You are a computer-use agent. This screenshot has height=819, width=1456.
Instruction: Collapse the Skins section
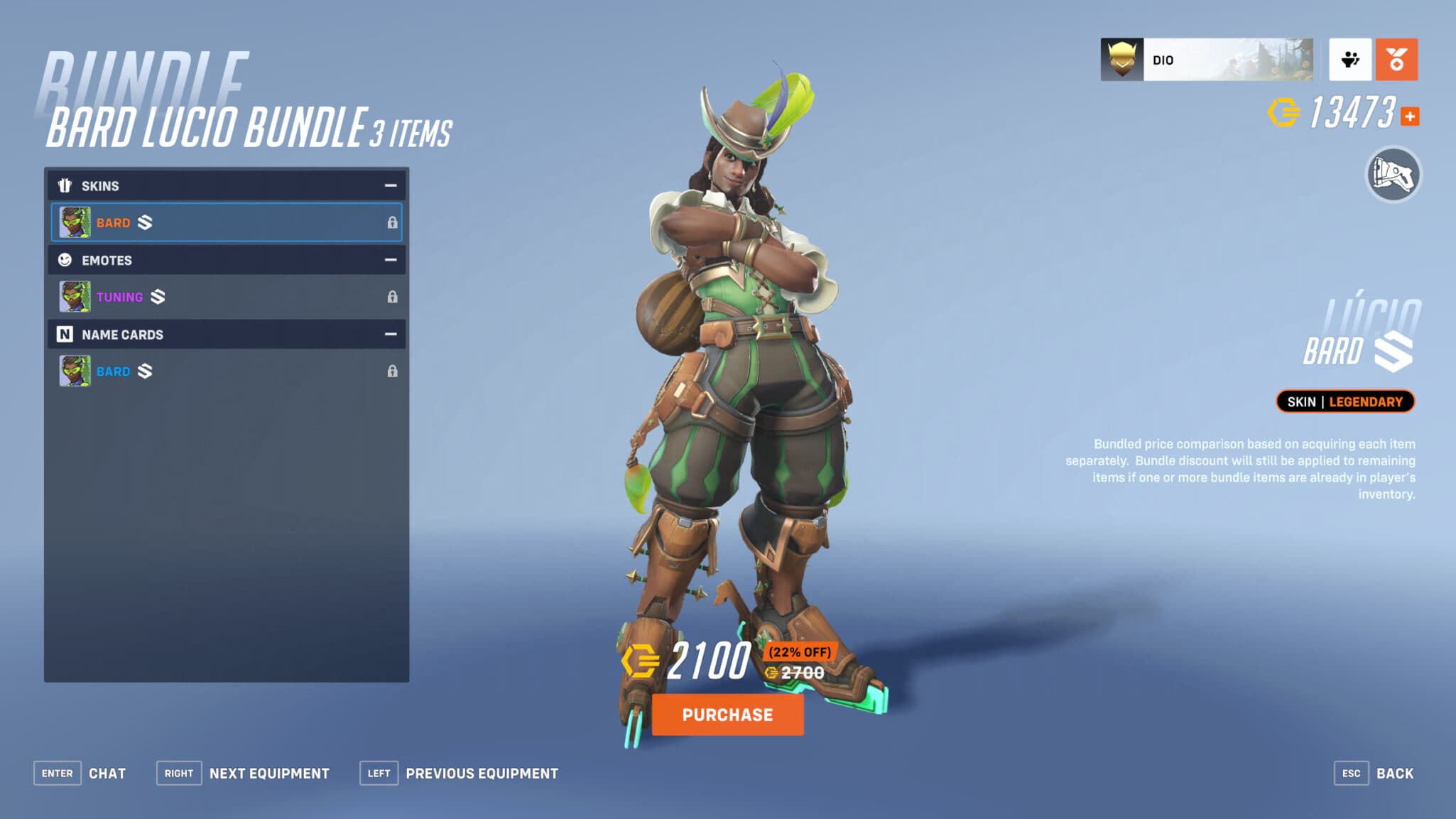(390, 185)
